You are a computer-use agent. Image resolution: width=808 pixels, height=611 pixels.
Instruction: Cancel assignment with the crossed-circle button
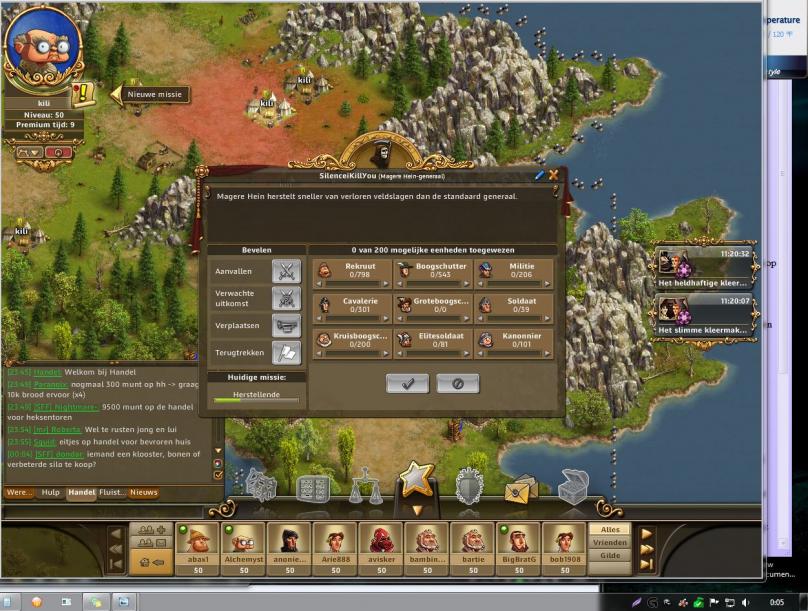coord(457,383)
